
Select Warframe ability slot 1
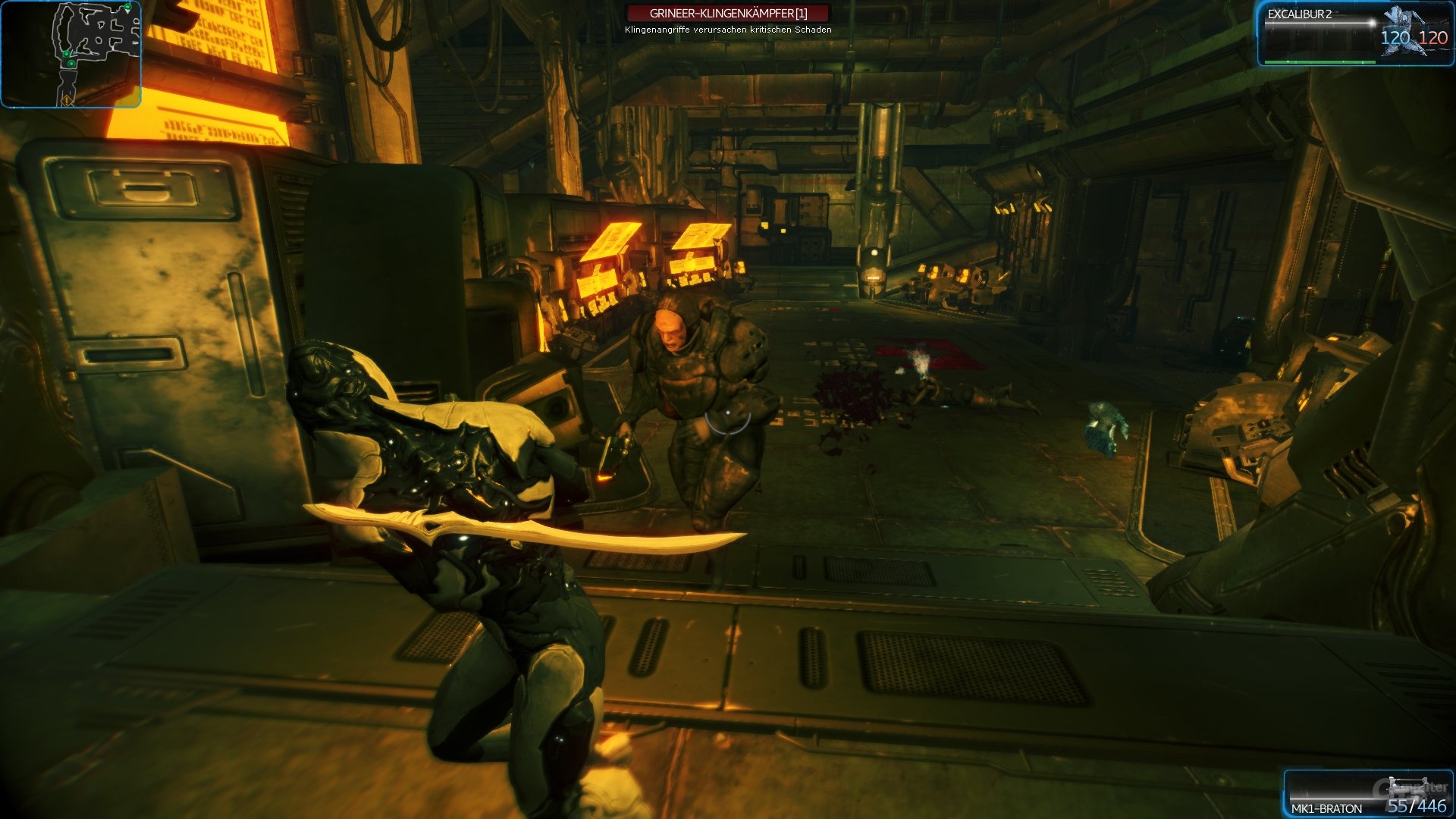(x=1270, y=33)
